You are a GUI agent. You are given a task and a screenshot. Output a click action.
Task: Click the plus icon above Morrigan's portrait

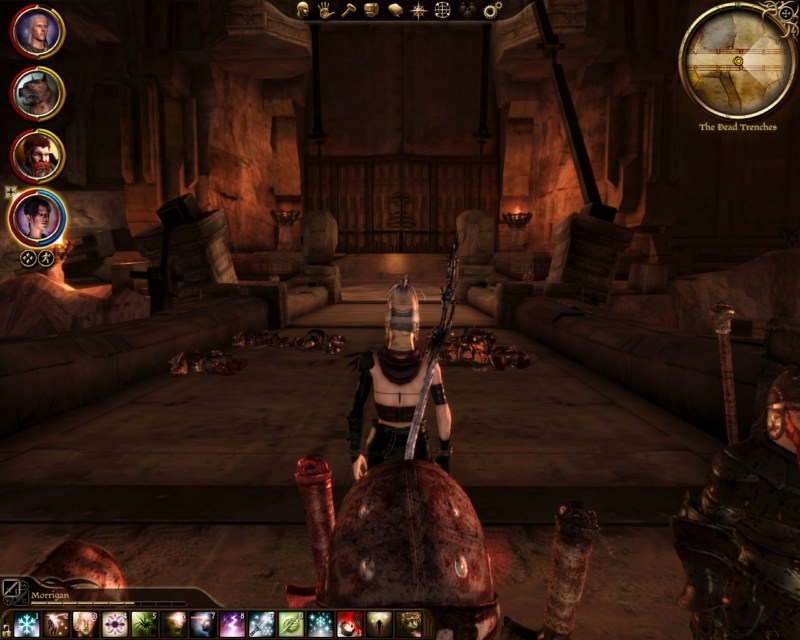[11, 190]
